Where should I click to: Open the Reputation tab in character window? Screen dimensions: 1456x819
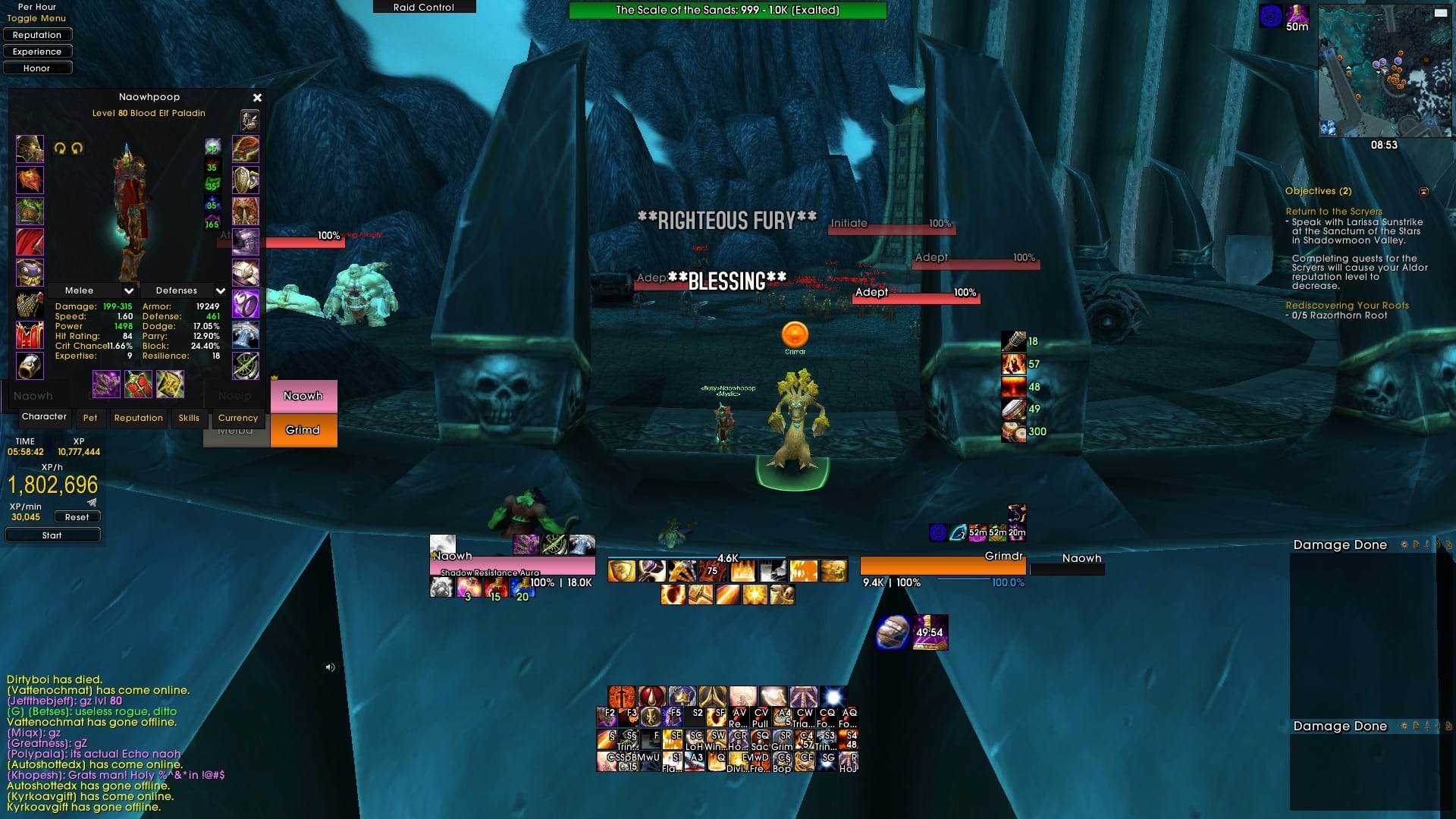point(138,418)
